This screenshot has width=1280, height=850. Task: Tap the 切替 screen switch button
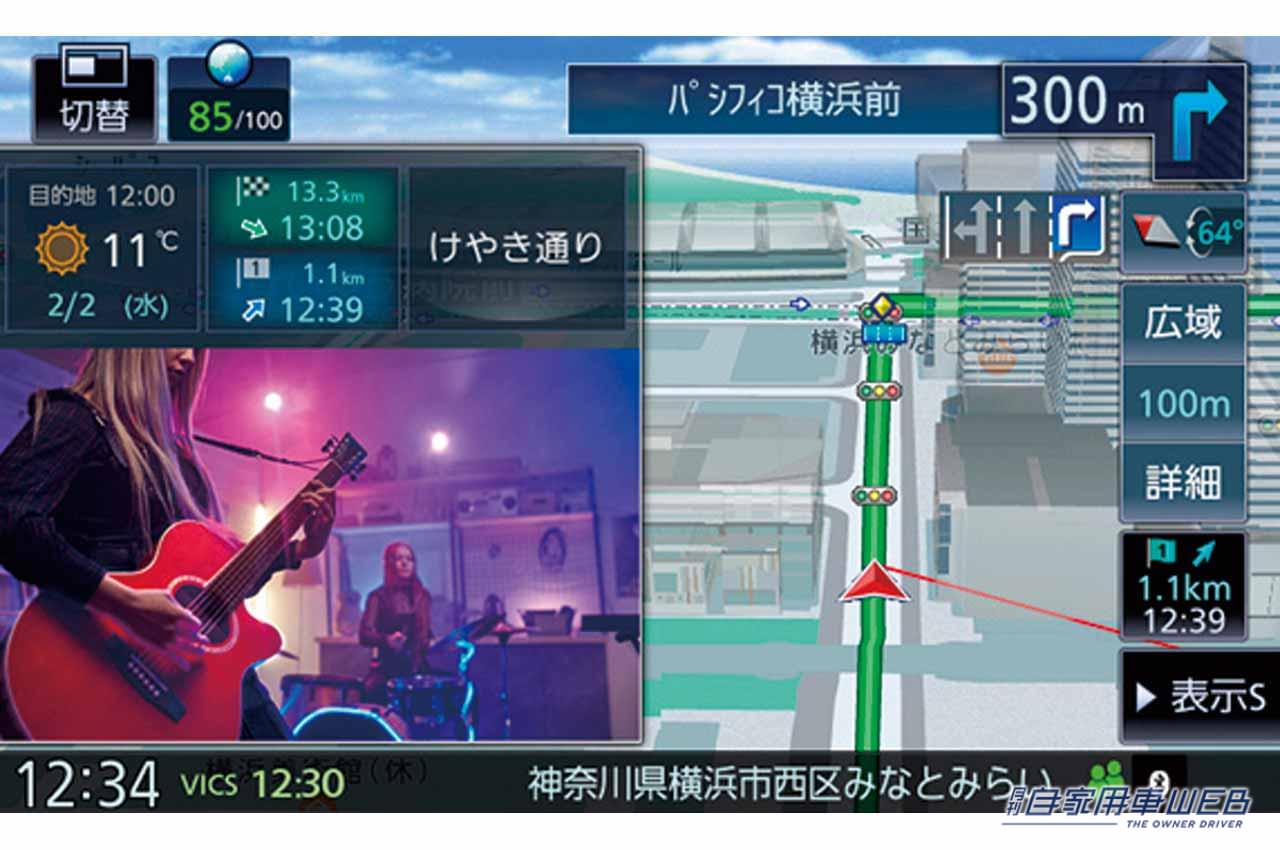point(94,98)
